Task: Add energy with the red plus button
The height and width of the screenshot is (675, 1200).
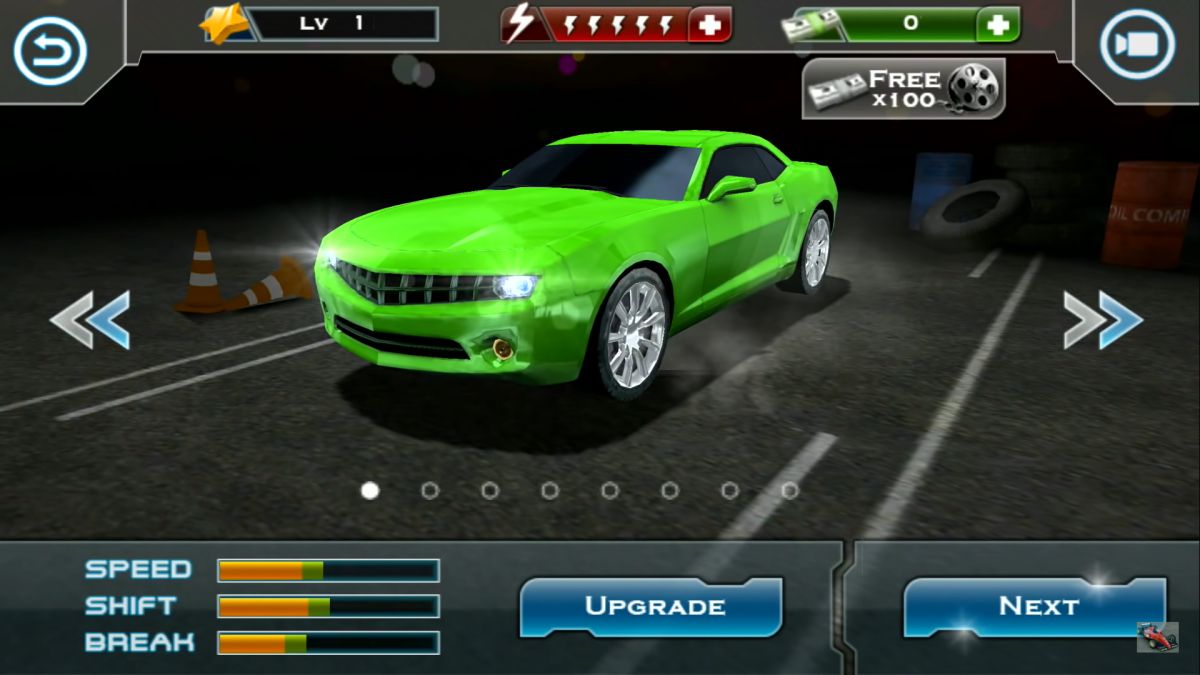Action: [x=709, y=25]
